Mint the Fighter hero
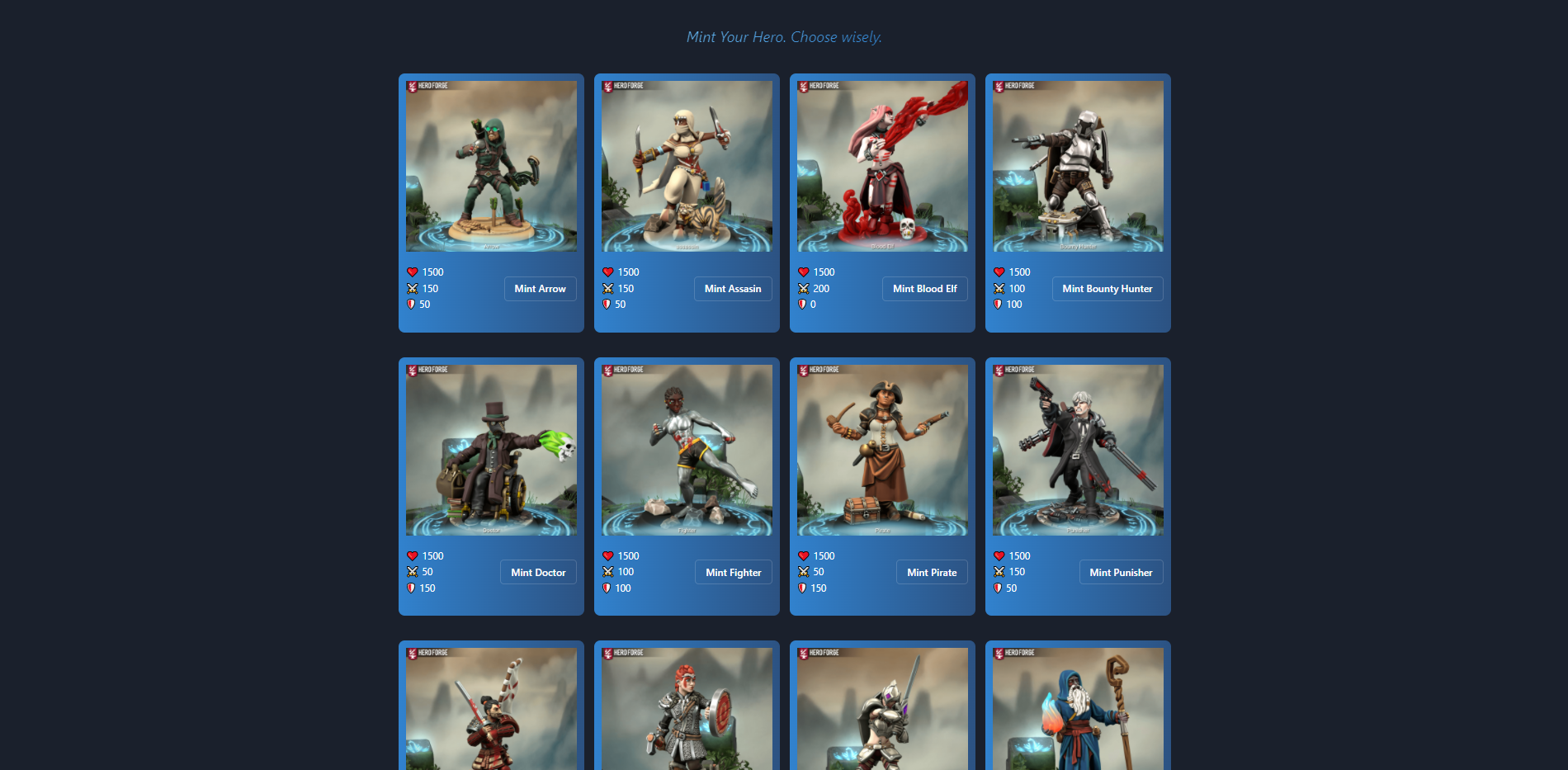 tap(733, 573)
